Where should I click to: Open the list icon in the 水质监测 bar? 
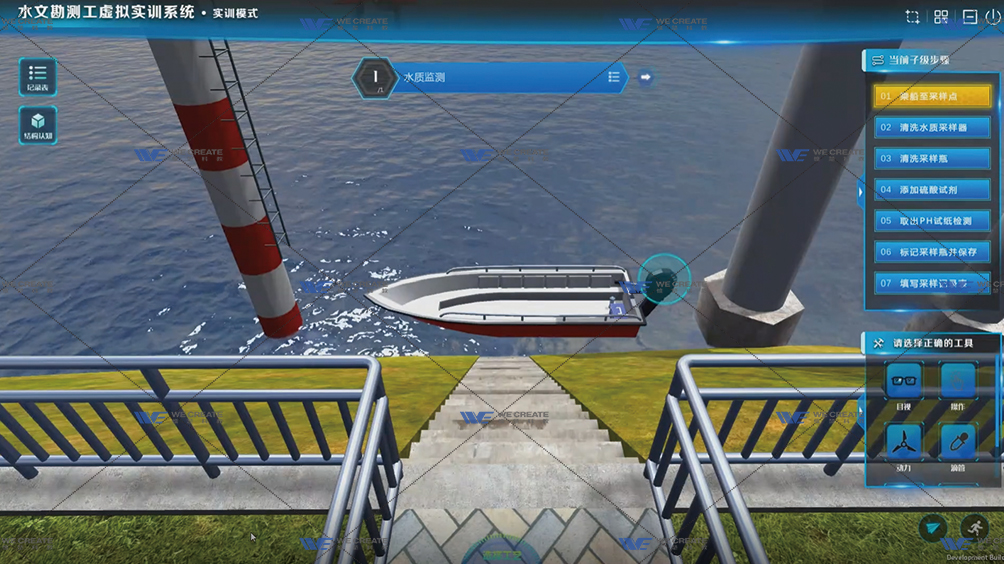[613, 77]
